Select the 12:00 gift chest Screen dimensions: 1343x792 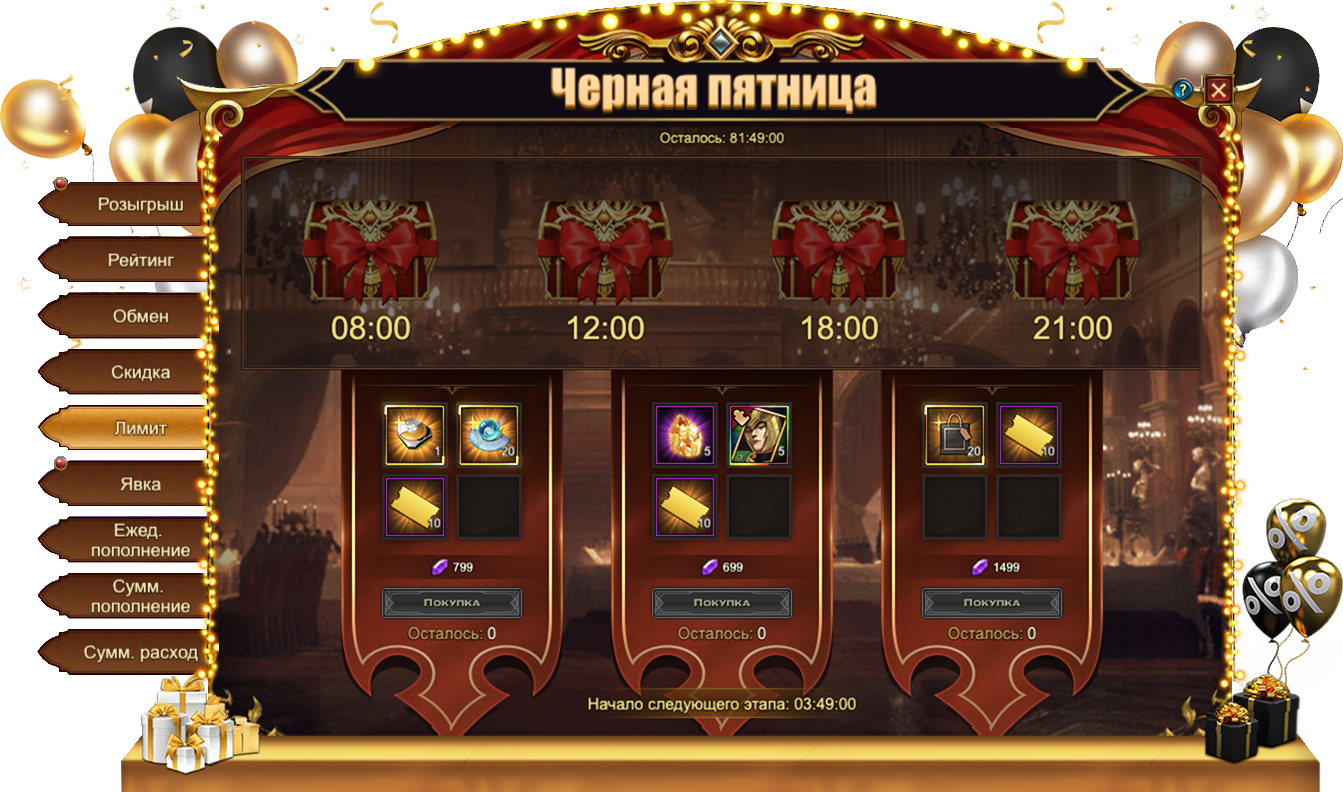click(605, 250)
